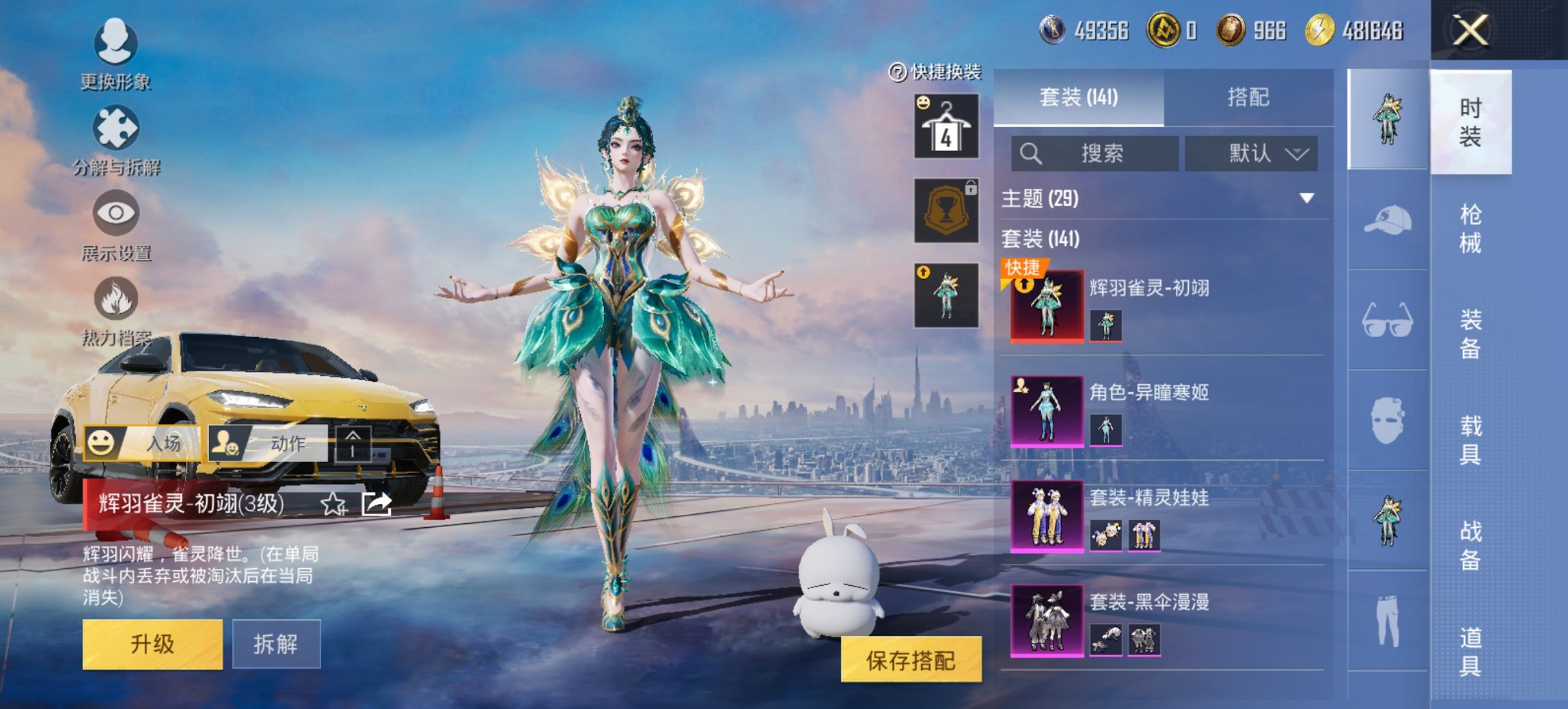Switch to the 搭配 tab

pyautogui.click(x=1248, y=98)
